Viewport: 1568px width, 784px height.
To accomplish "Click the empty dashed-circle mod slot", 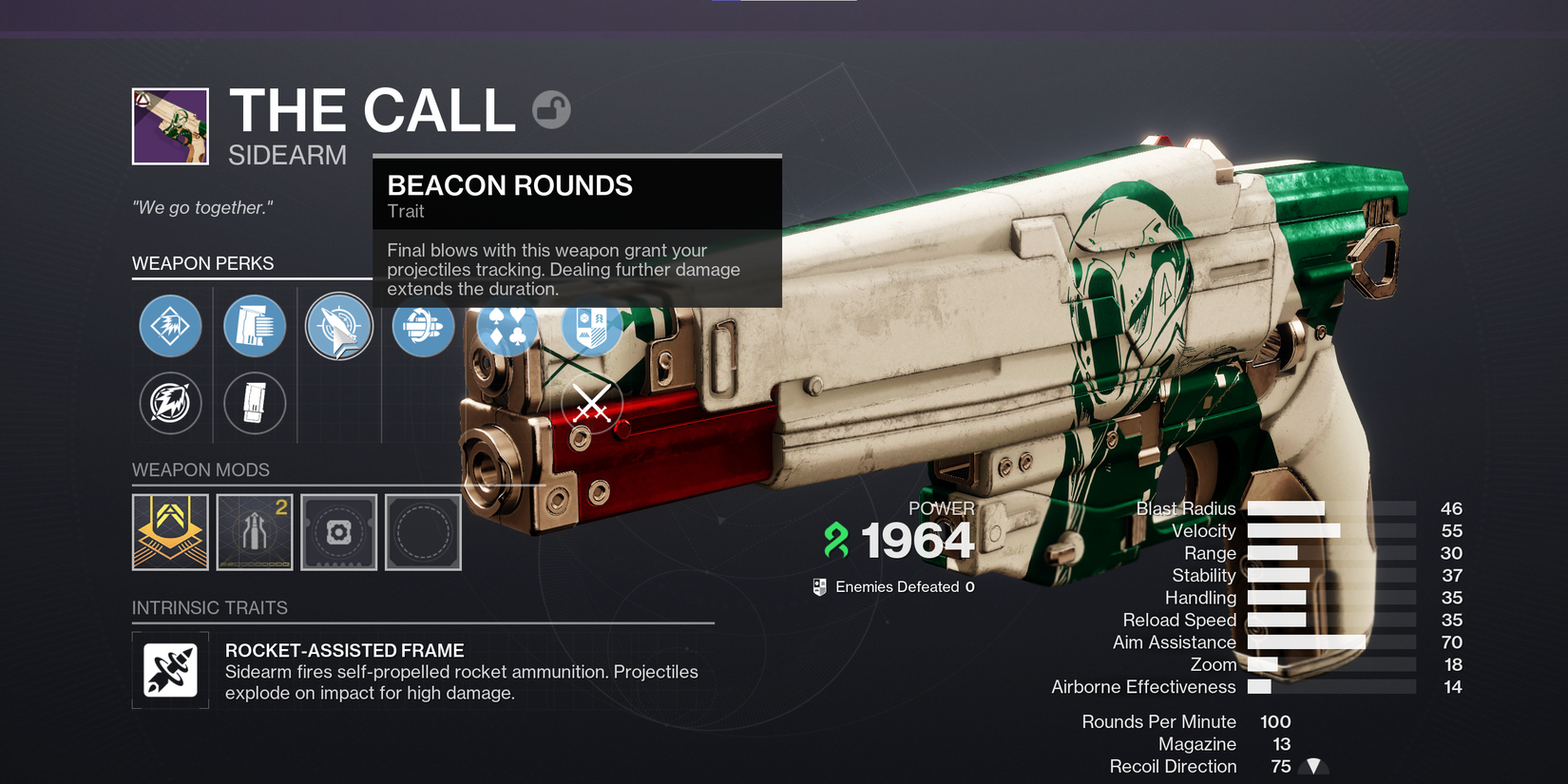I will pos(423,532).
